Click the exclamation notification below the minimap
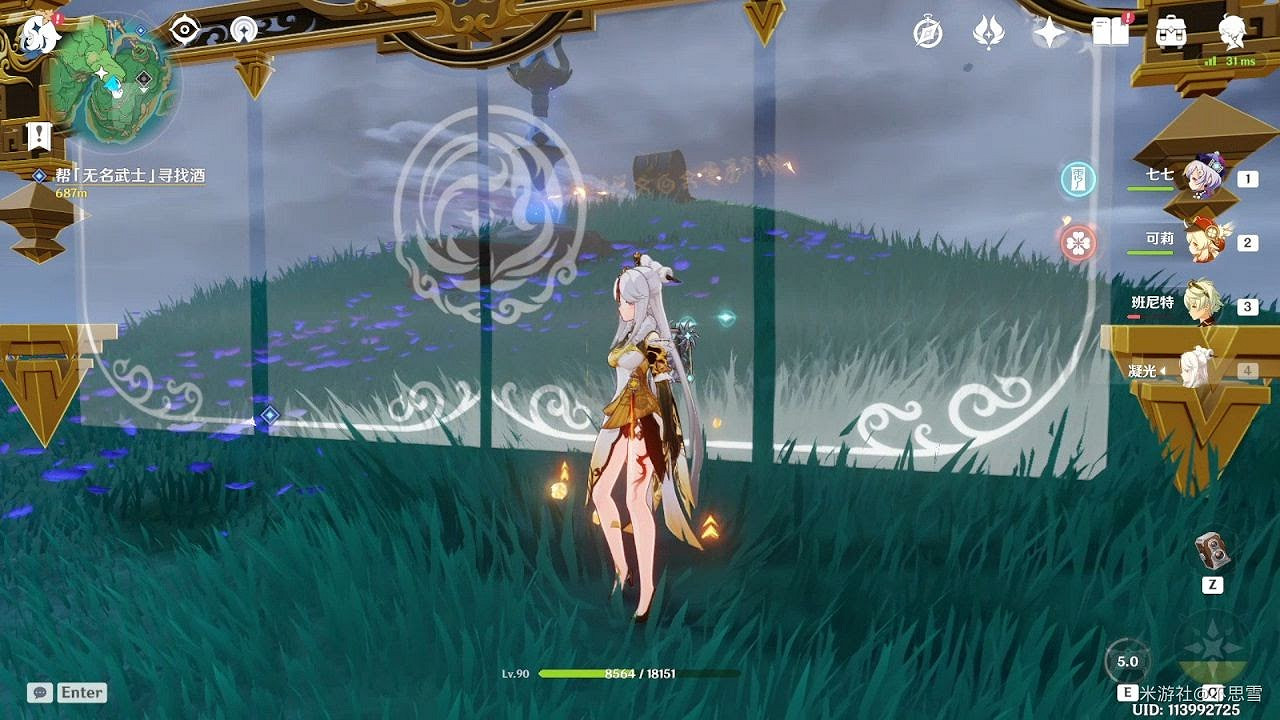This screenshot has height=720, width=1280. tap(40, 137)
